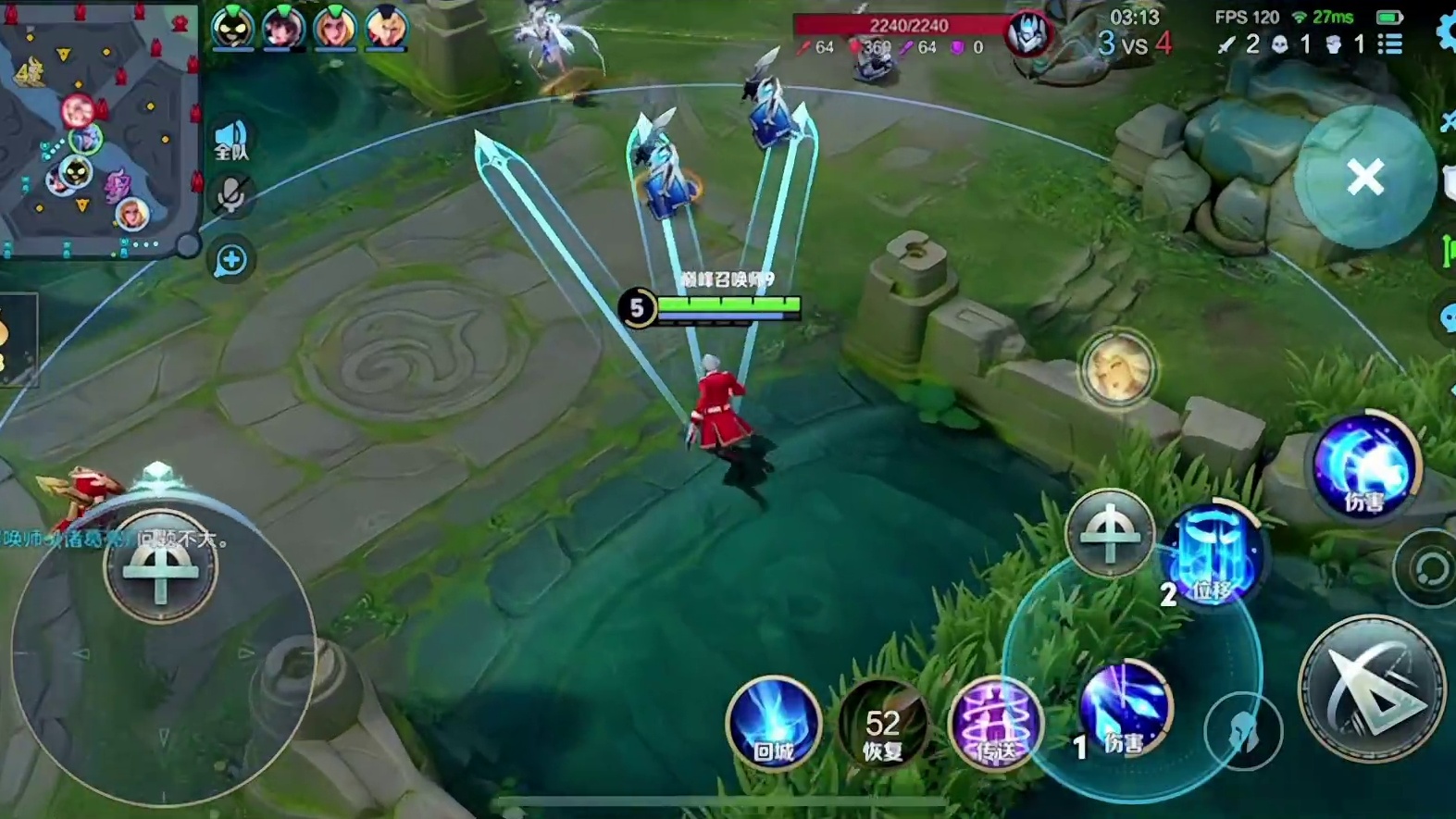Tap the tower attack button beside skills

pos(1109,532)
